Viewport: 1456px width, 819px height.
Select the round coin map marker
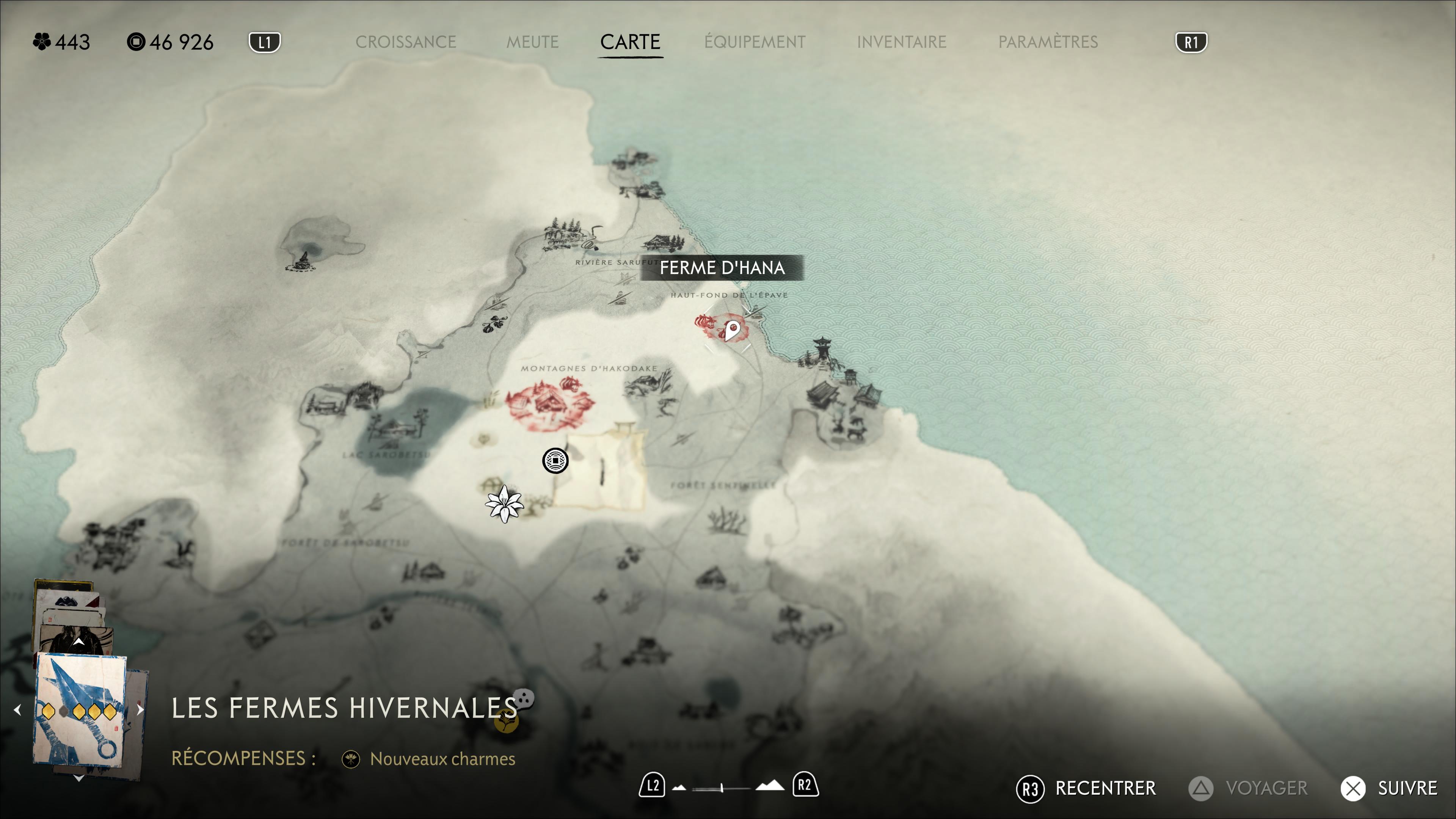tap(555, 461)
